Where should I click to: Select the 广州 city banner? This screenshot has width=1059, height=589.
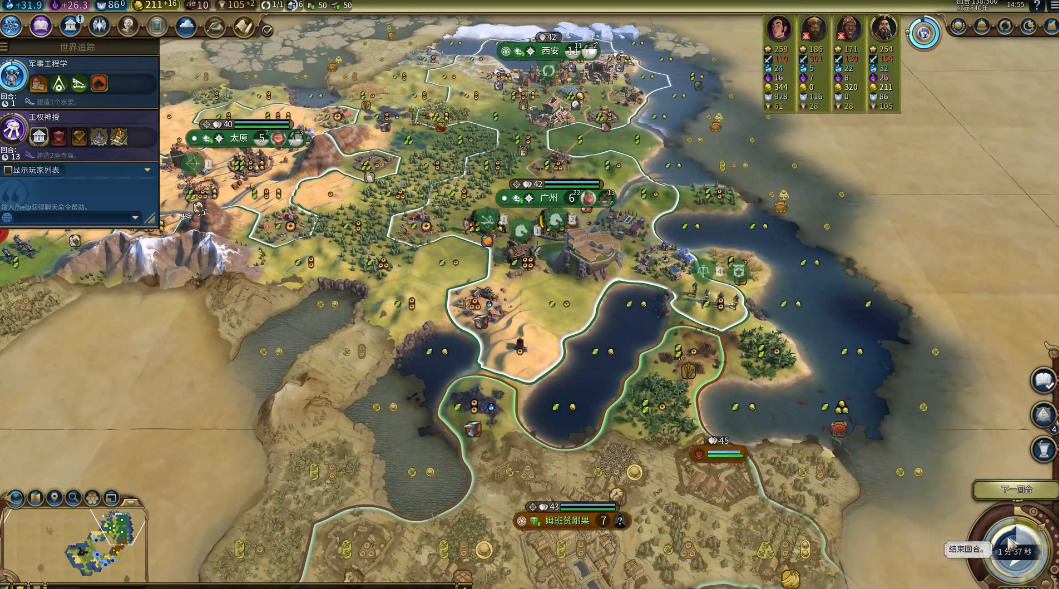point(547,198)
